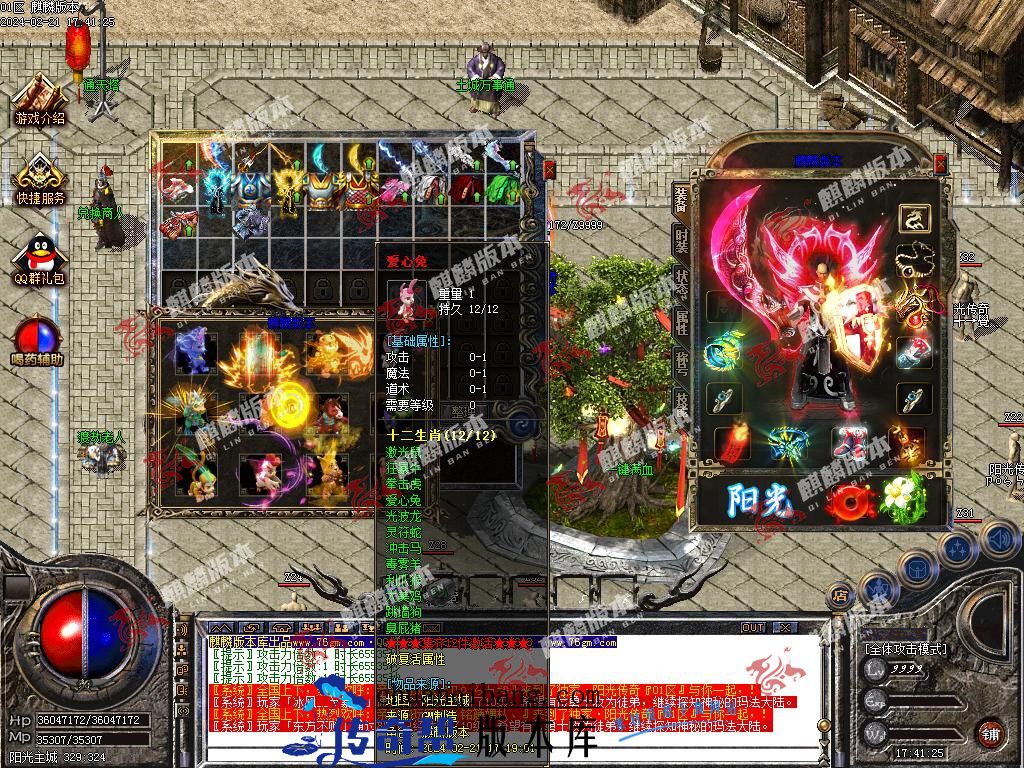
Task: Select the blue rat zodiac slot
Action: tap(193, 350)
